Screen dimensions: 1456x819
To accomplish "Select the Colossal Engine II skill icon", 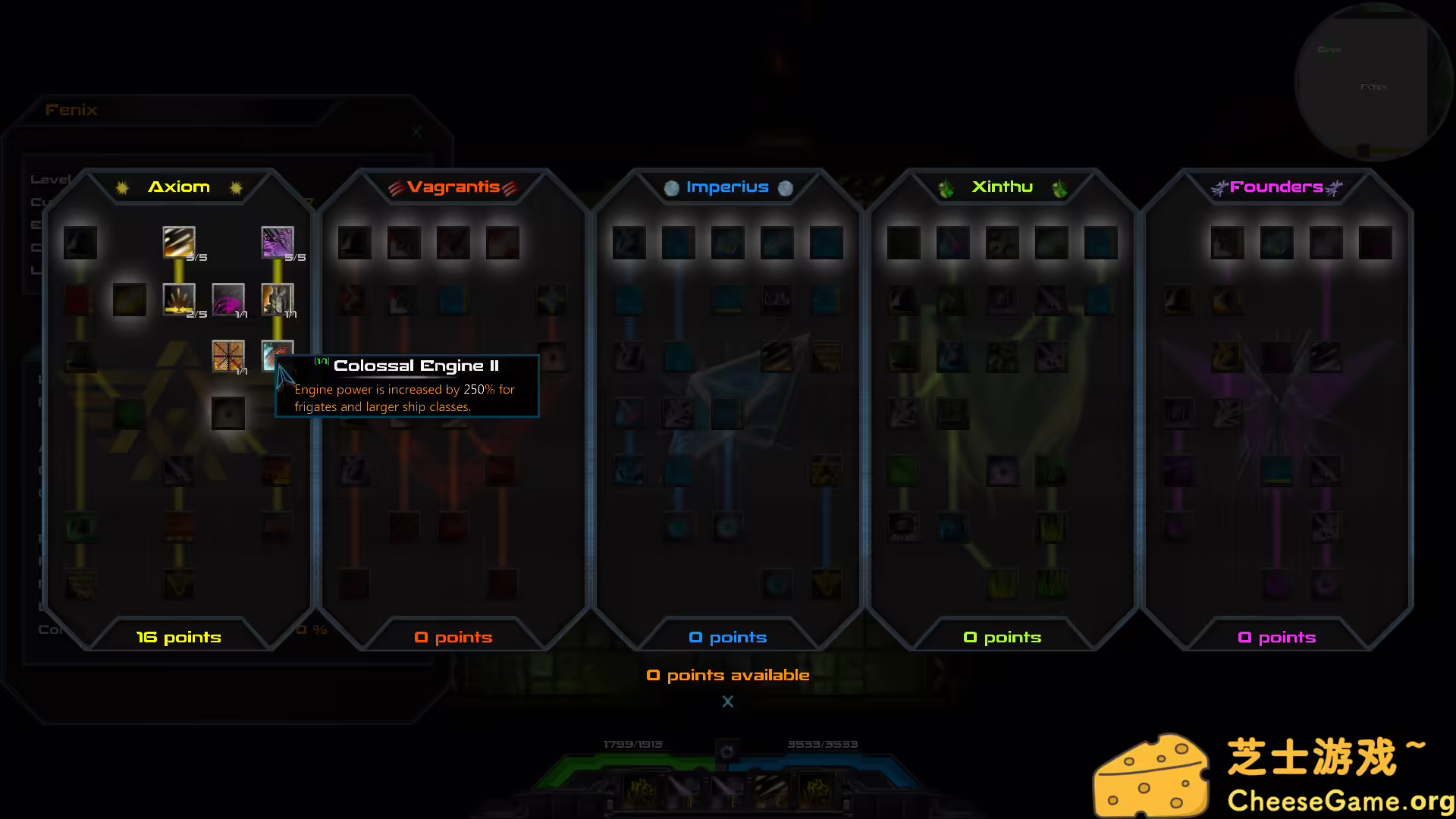I will click(x=277, y=356).
